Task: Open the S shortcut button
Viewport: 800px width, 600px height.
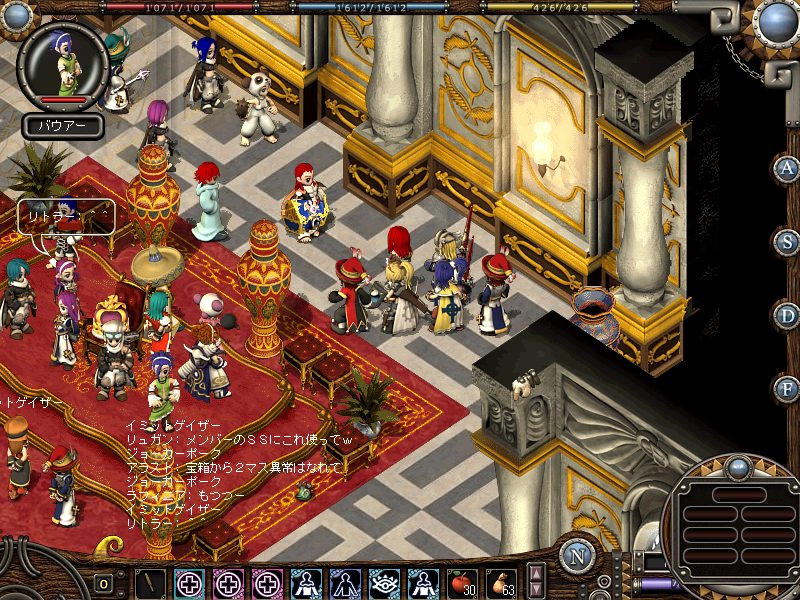Action: 787,241
